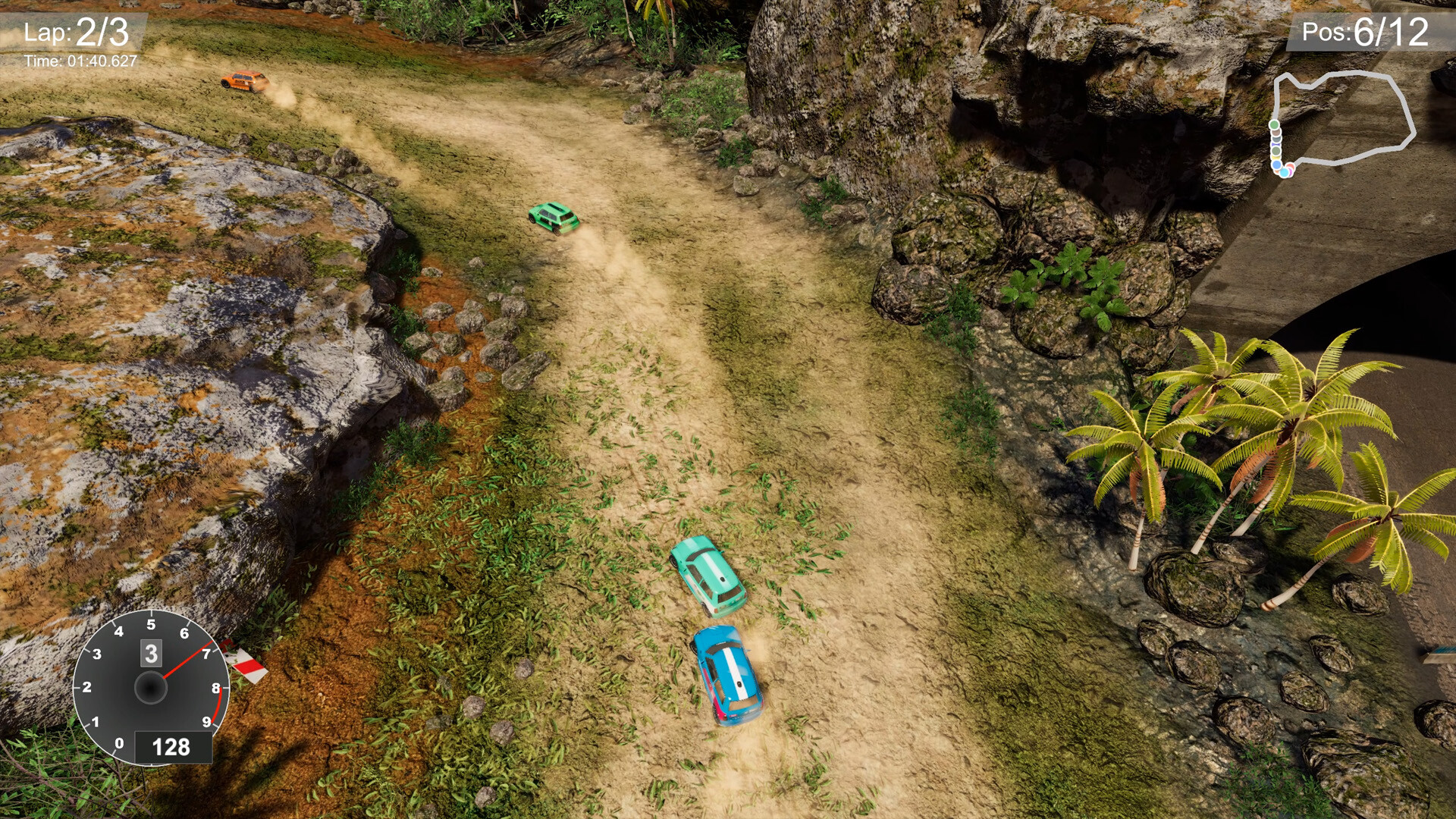Click the purple racer dot on the minimap
Image resolution: width=1456 pixels, height=819 pixels.
coord(1290,172)
